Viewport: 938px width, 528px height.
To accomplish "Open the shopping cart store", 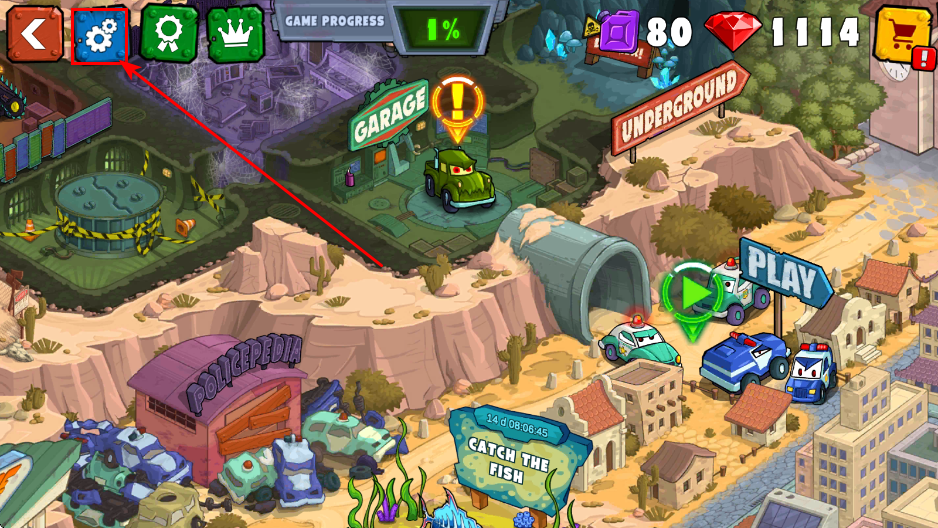I will pos(903,36).
